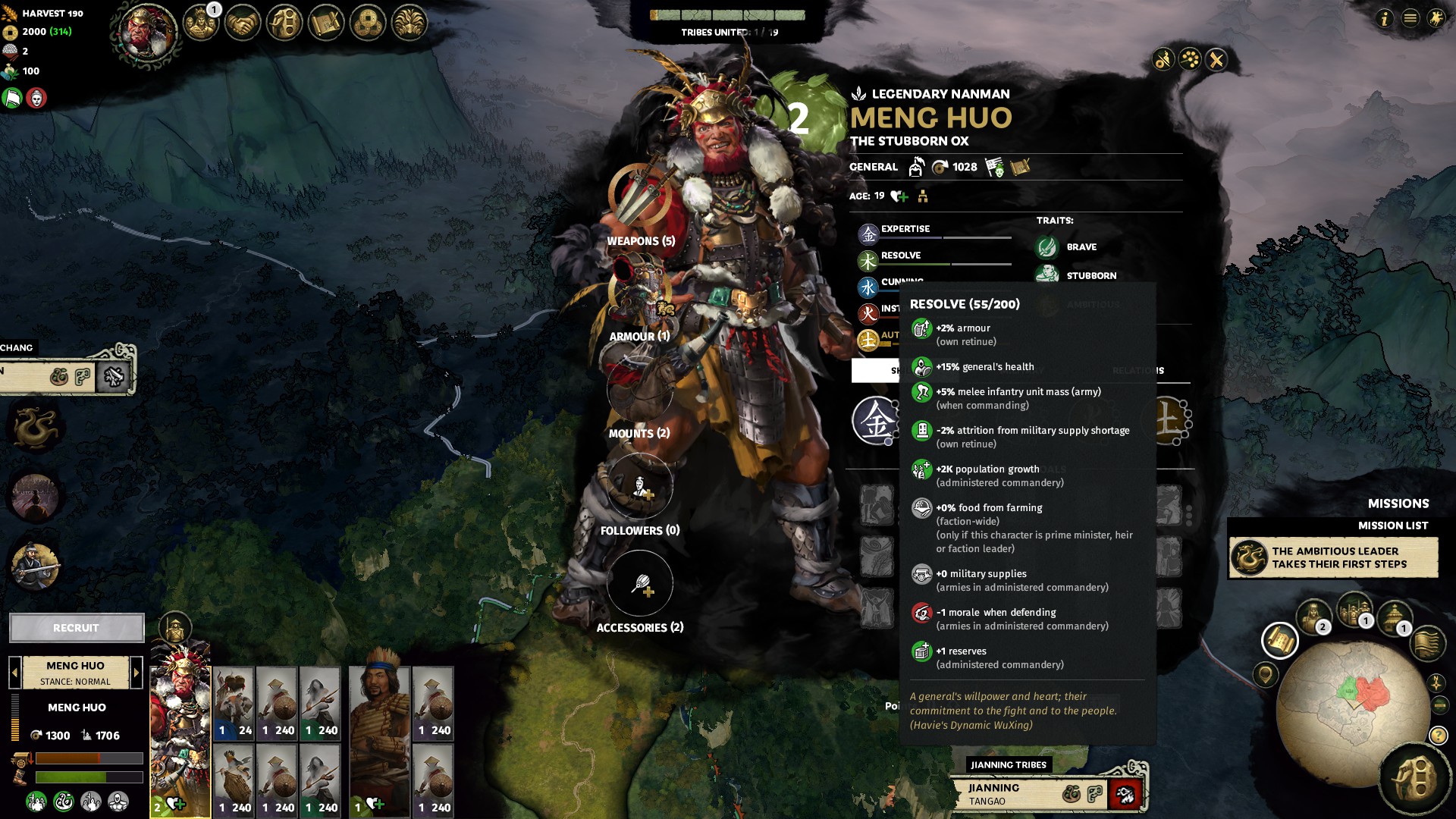The image size is (1456, 819).
Task: Select previous army with left arrow
Action: pyautogui.click(x=14, y=672)
